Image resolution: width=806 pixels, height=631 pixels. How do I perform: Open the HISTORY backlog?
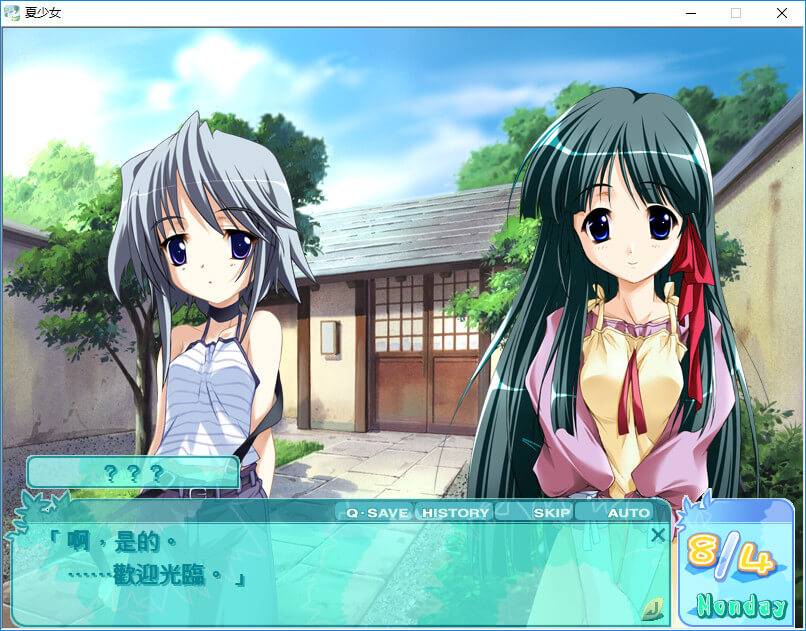point(456,513)
